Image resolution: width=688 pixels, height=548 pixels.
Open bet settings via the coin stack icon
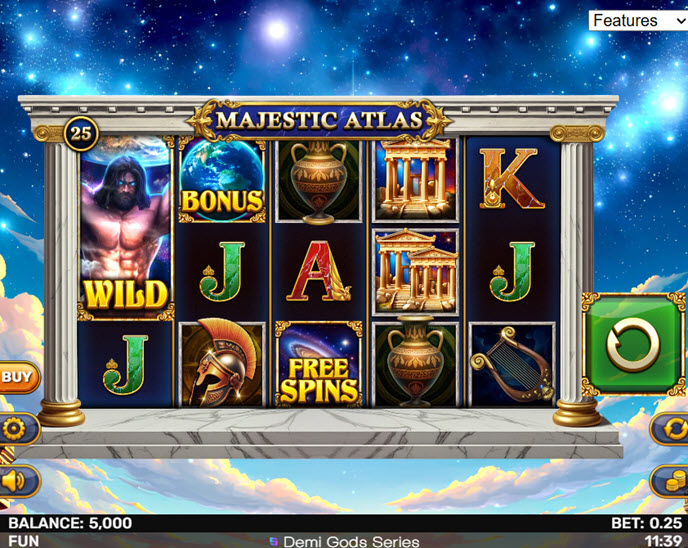(x=671, y=480)
